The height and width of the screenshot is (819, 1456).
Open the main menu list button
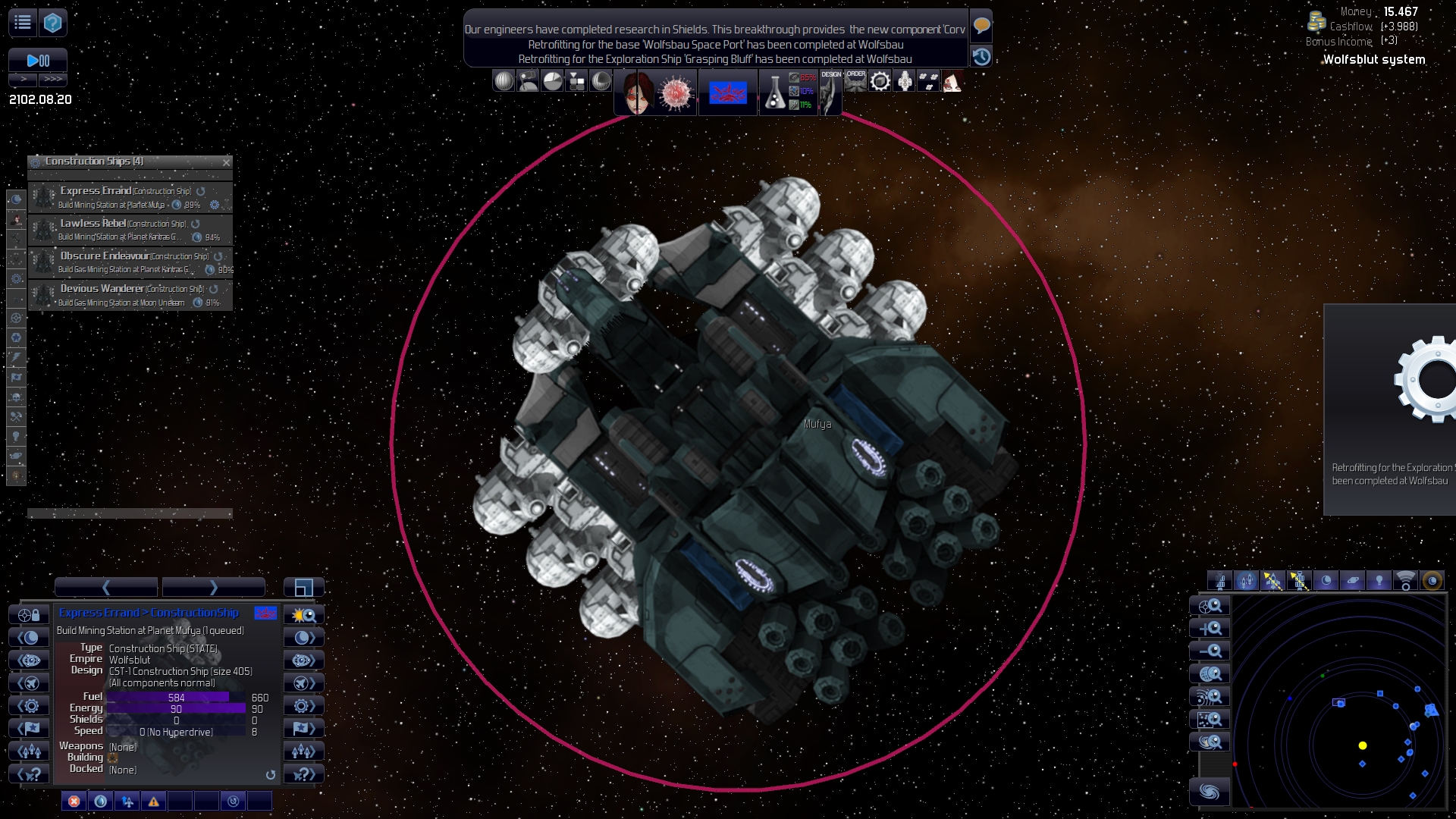(x=23, y=23)
